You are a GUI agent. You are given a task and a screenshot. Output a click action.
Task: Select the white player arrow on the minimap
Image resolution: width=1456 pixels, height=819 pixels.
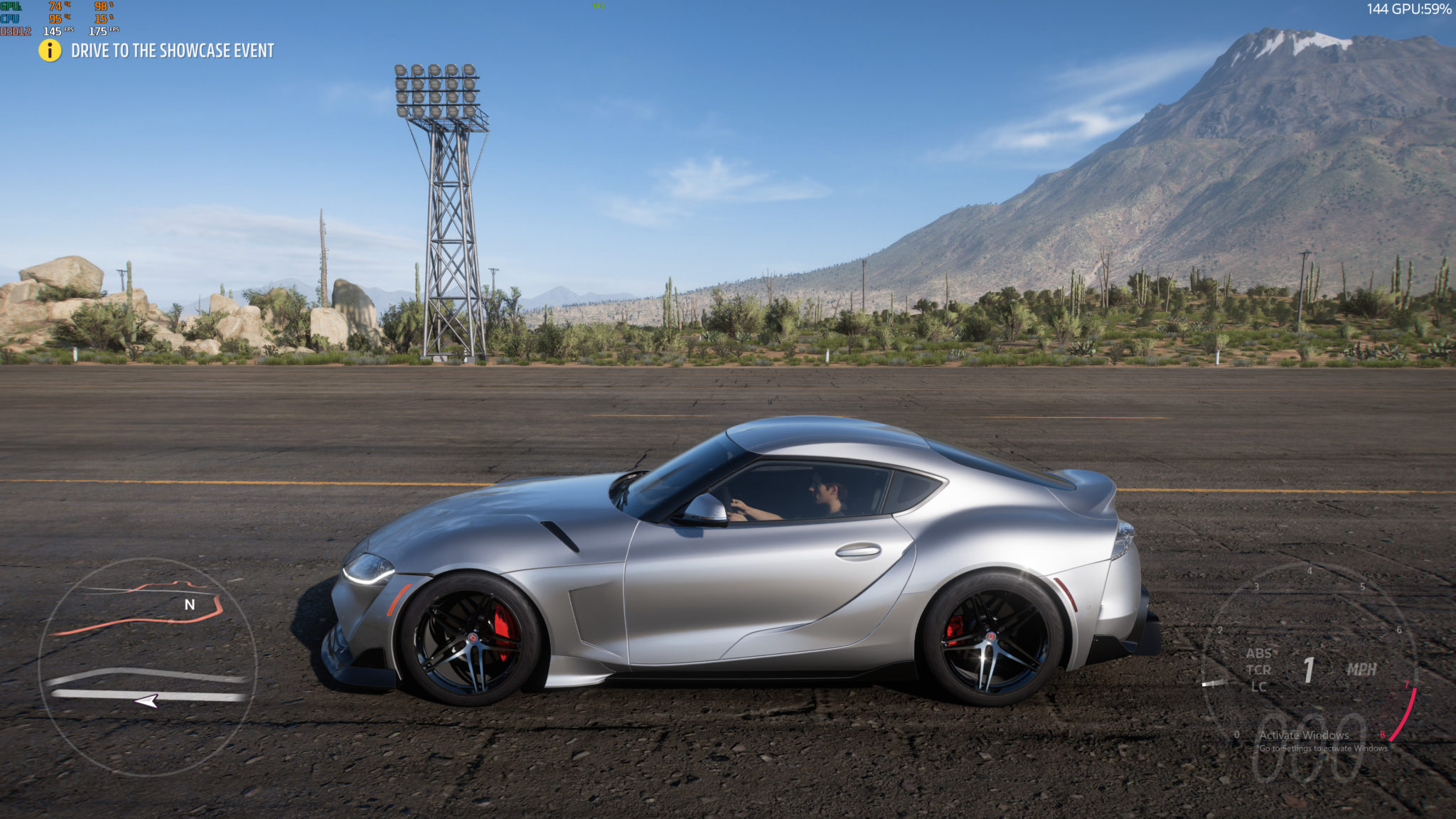[x=147, y=701]
